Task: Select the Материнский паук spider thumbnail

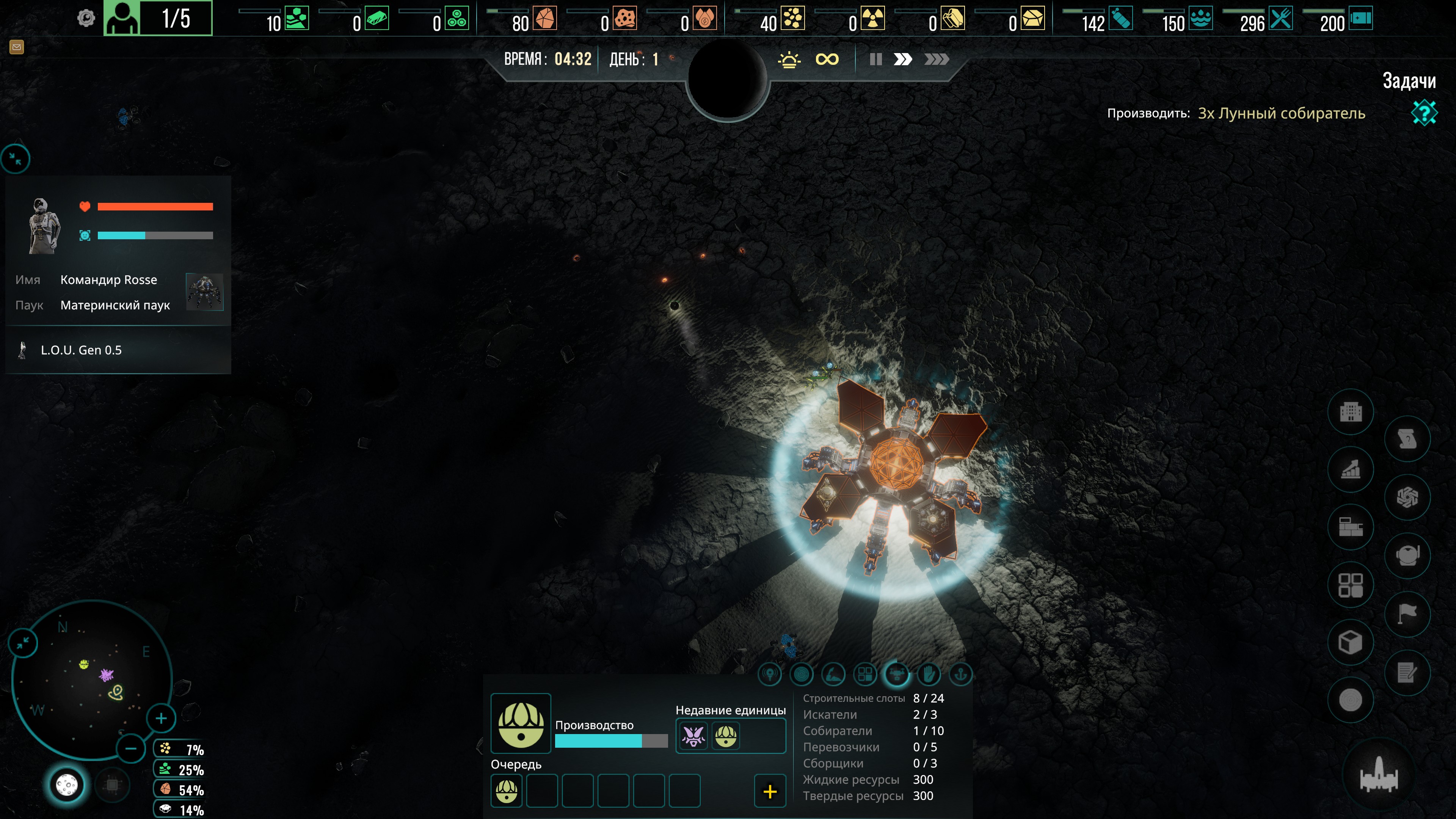Action: 205,292
